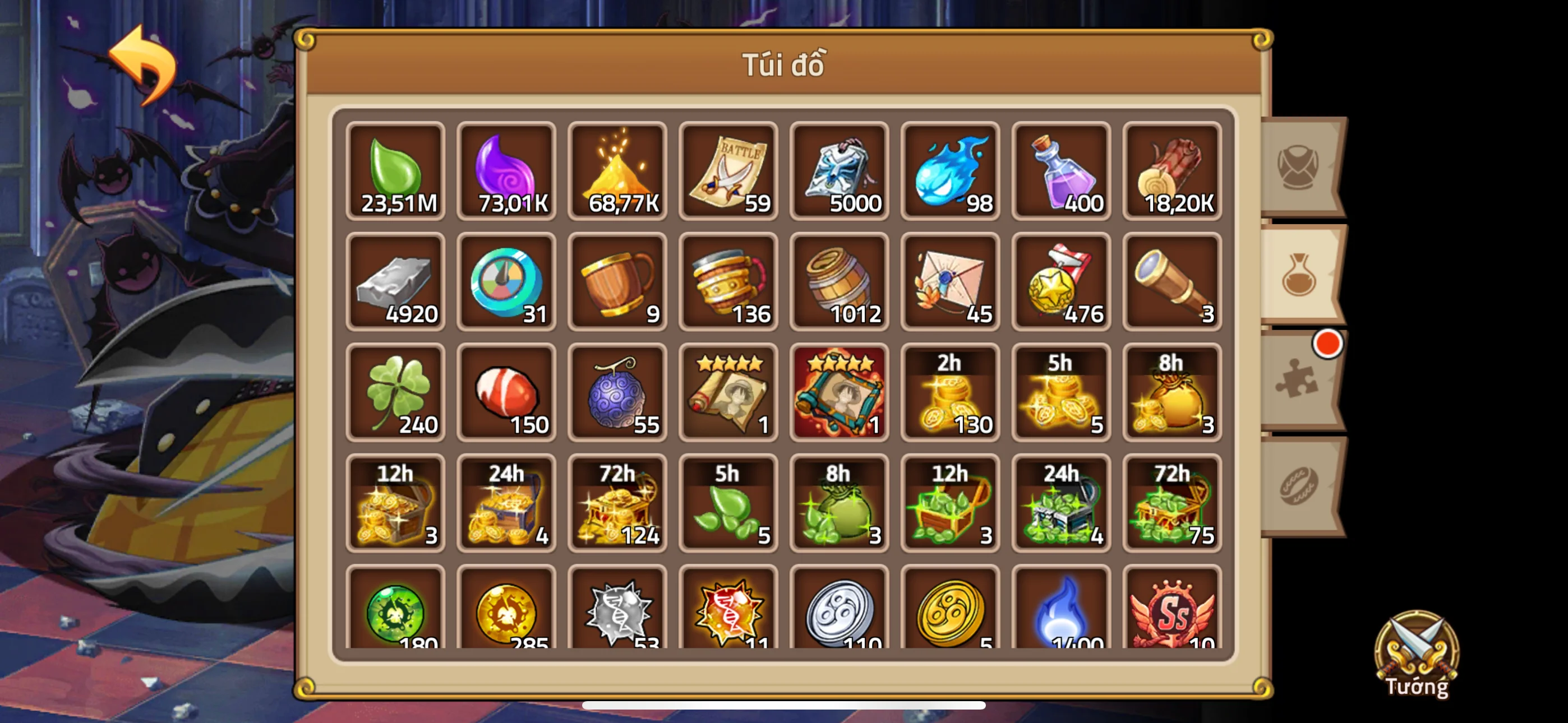The width and height of the screenshot is (1568, 723).
Task: Select the purple devil fruit item showing 55
Action: (x=618, y=392)
